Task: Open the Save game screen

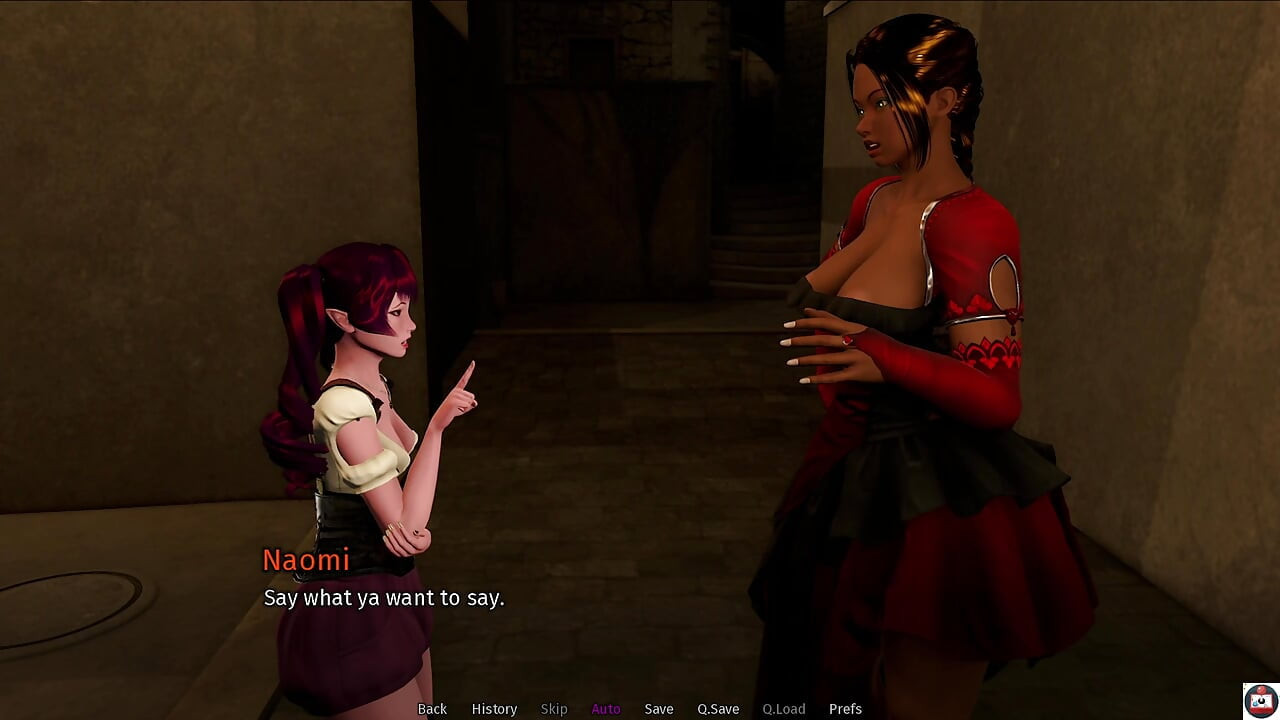Action: (659, 709)
